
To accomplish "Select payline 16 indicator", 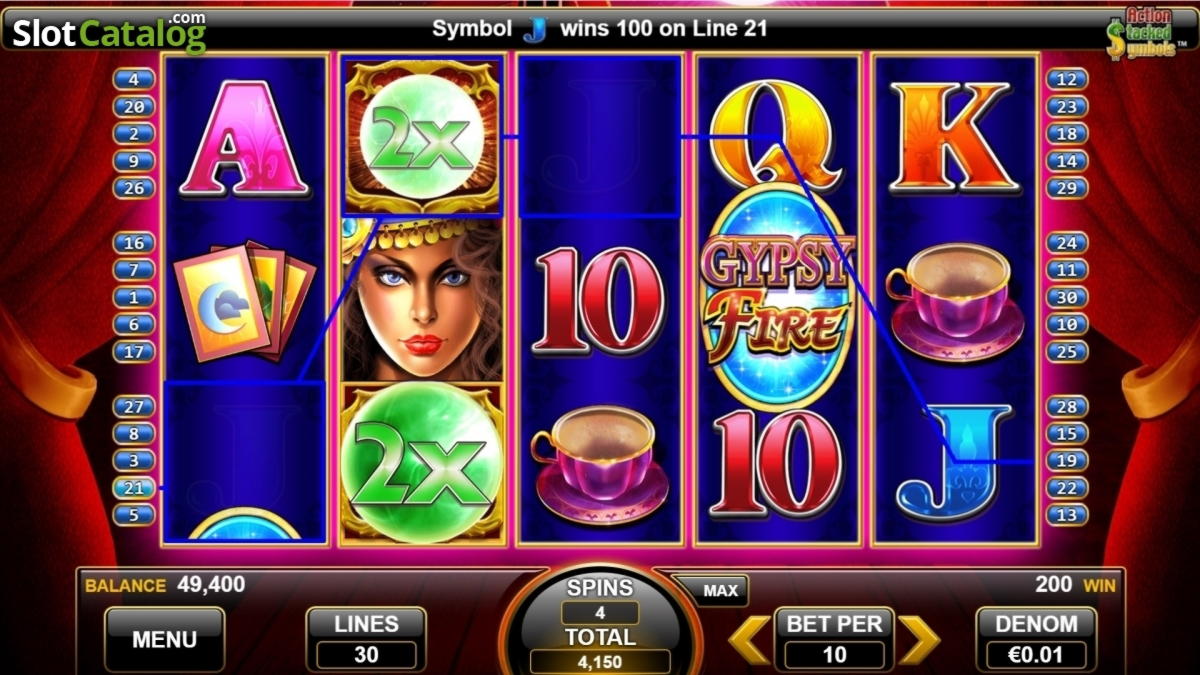I will 134,243.
